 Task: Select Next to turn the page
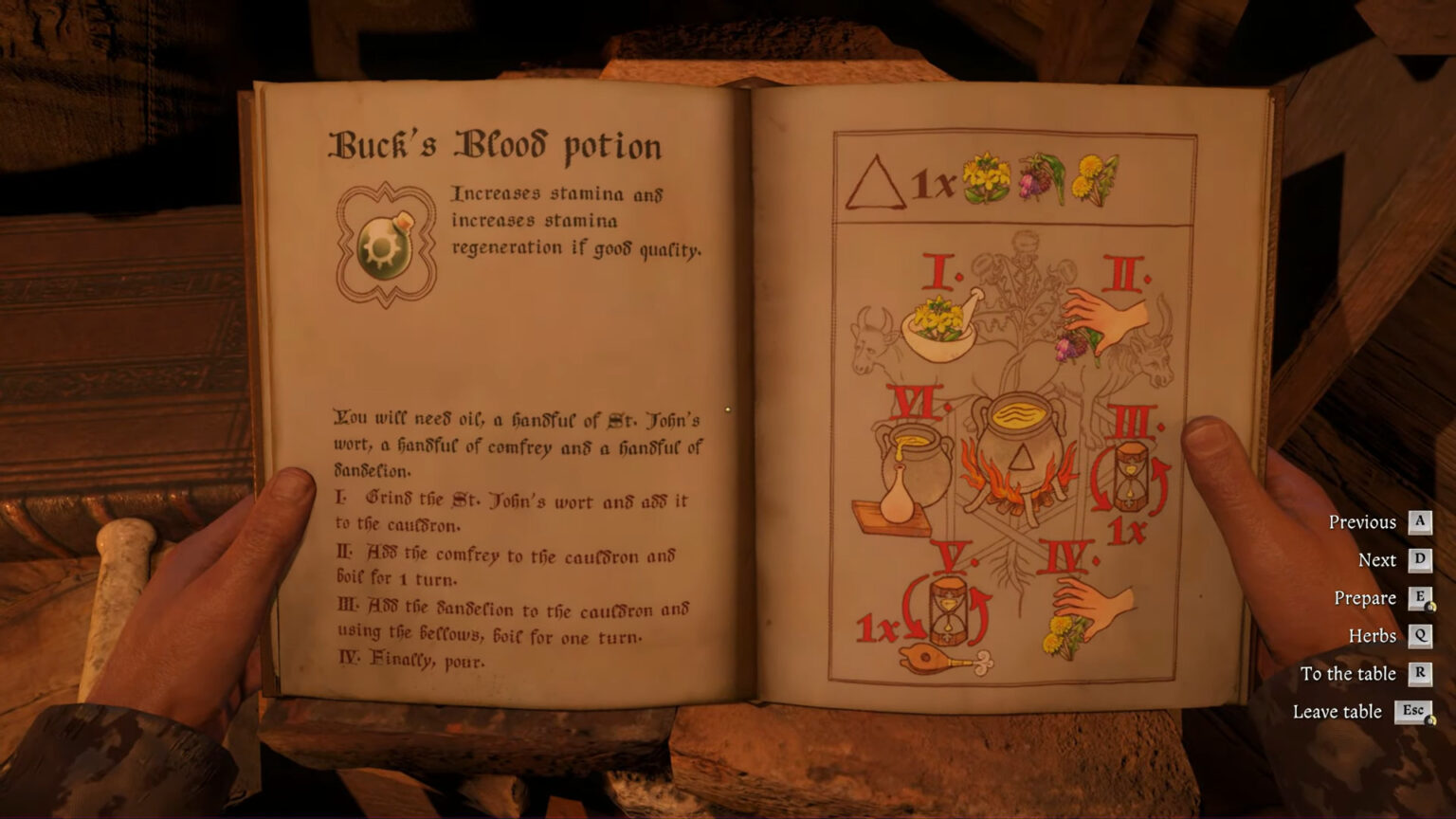1377,559
